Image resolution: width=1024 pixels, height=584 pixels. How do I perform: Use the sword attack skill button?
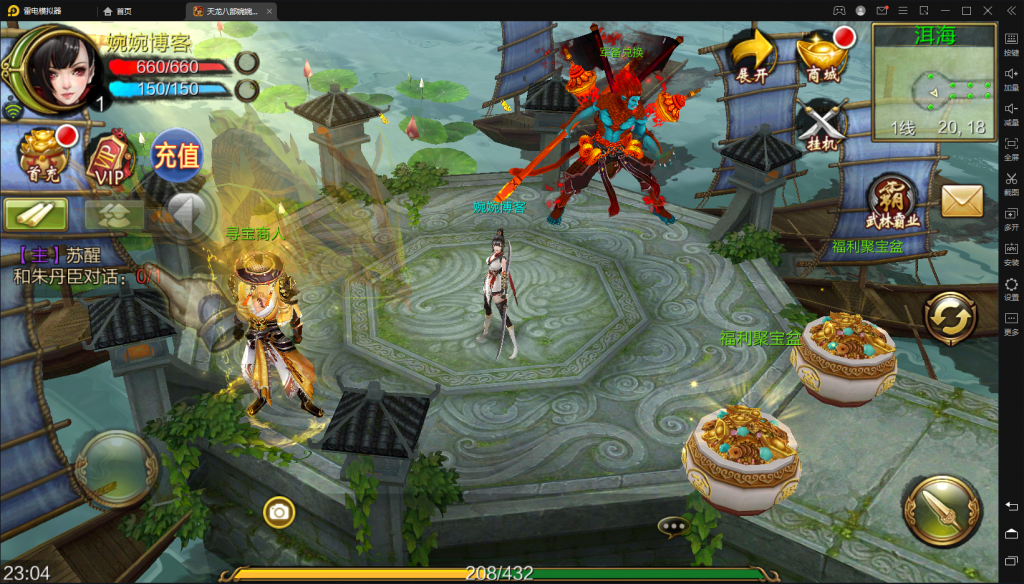[940, 509]
